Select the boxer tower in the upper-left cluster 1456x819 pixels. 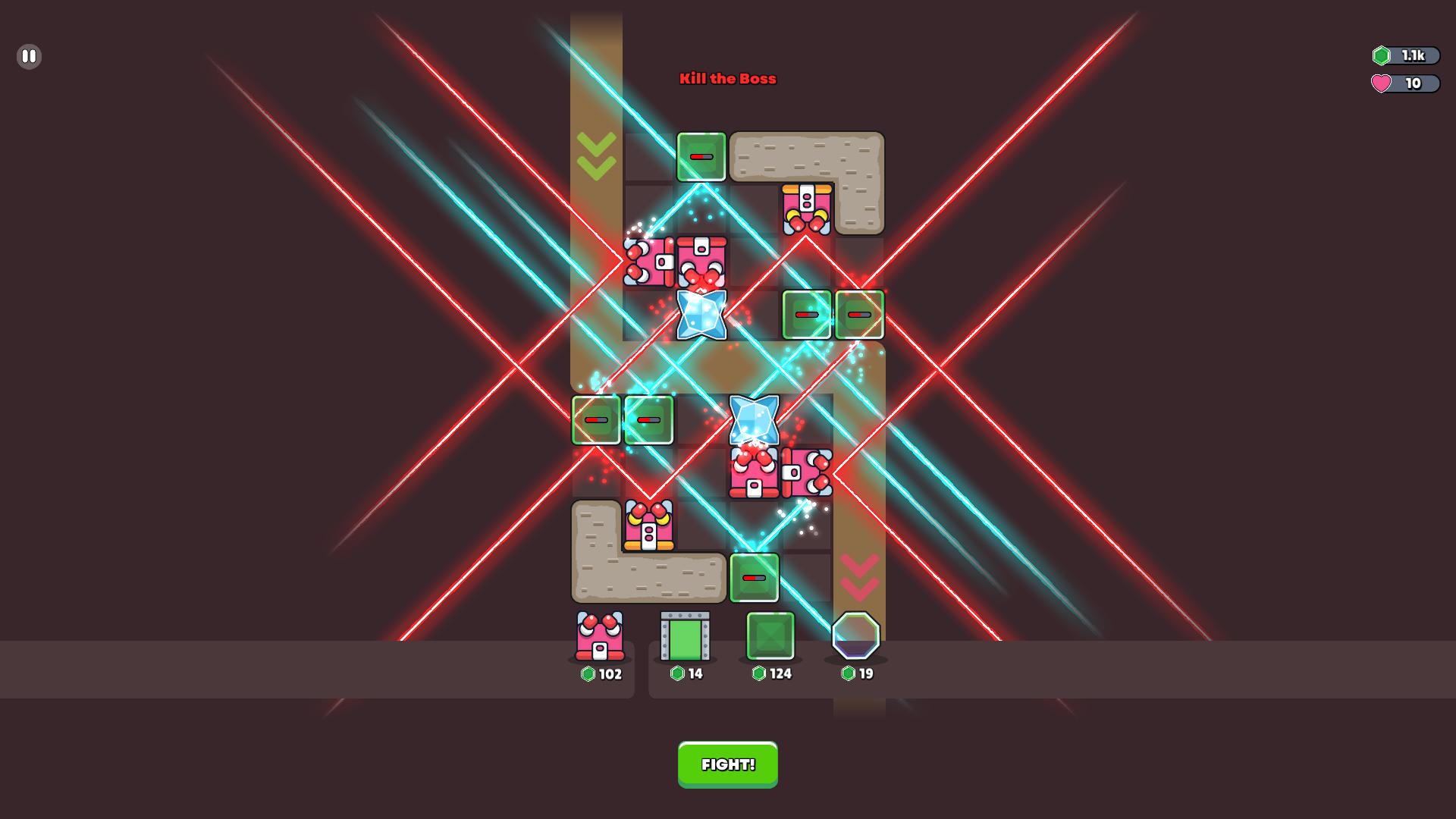pyautogui.click(x=648, y=263)
